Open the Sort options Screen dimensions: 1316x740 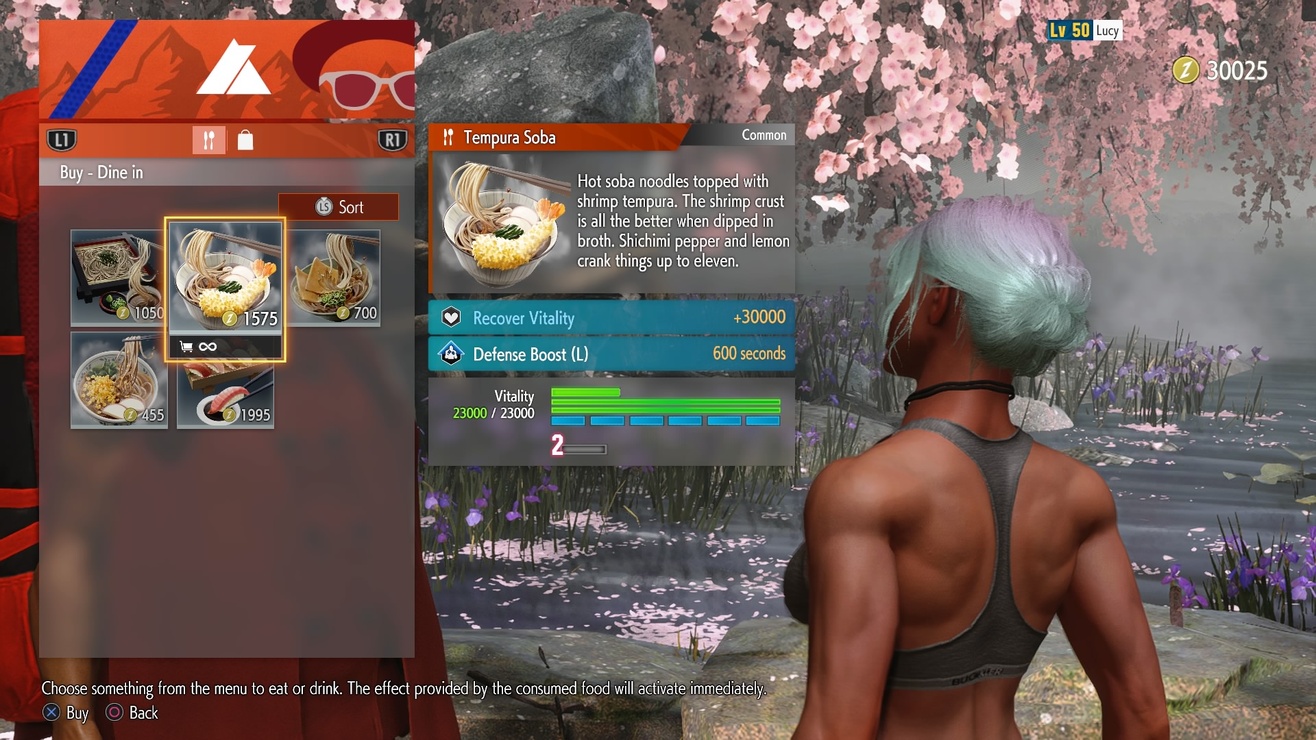[x=339, y=207]
